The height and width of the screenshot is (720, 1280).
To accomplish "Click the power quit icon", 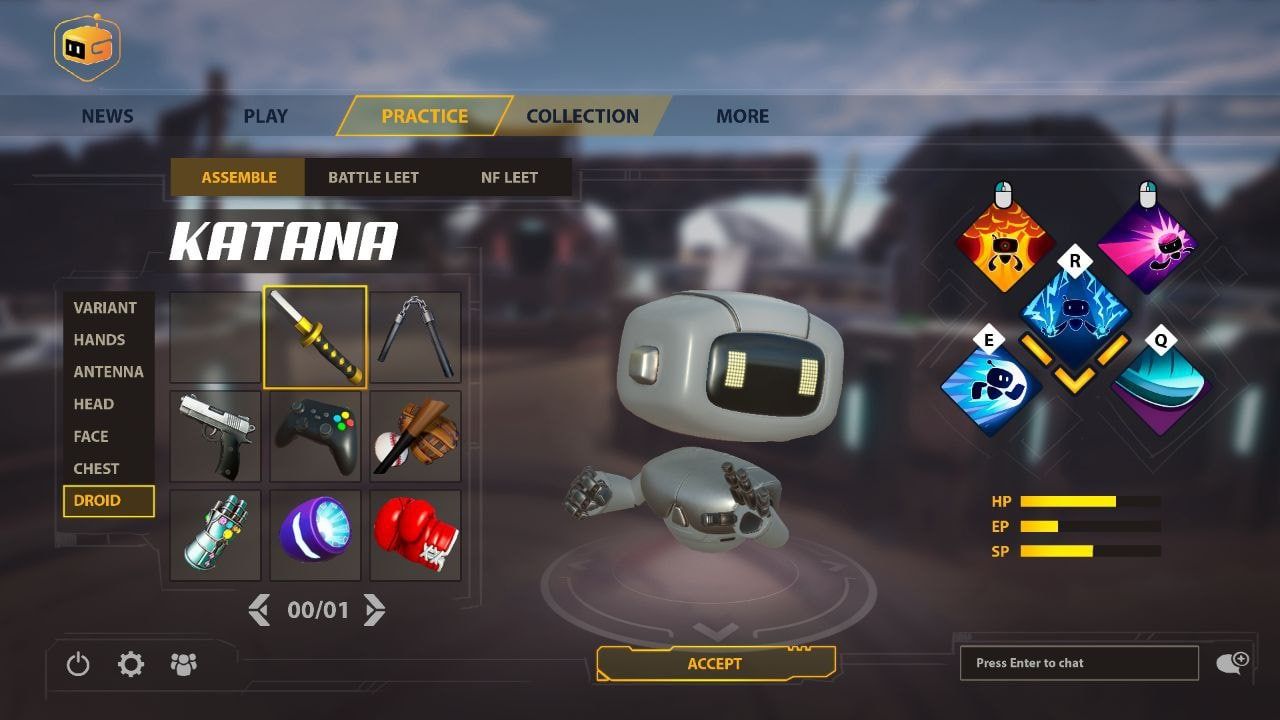I will click(78, 664).
